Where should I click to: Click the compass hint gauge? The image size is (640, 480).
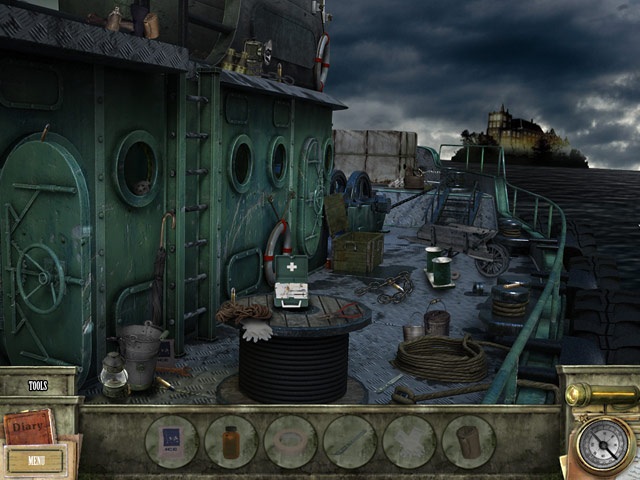[605, 445]
